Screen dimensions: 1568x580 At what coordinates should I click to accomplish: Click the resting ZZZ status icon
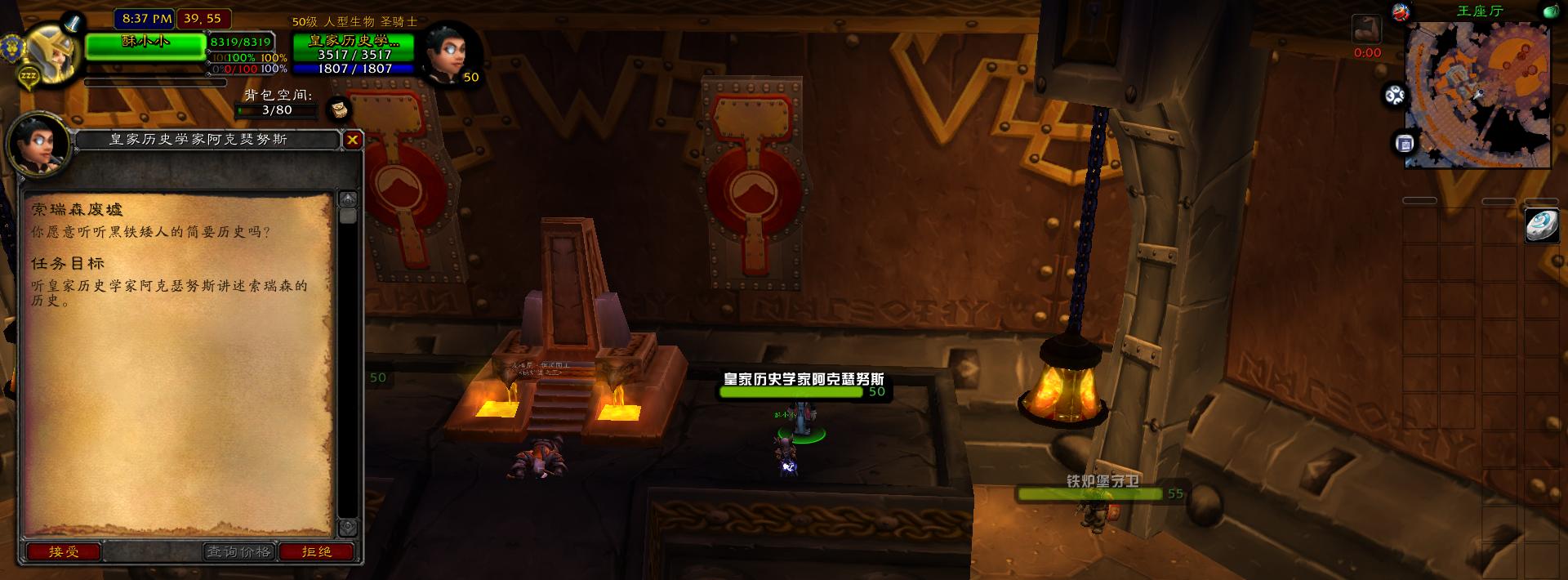pos(29,77)
